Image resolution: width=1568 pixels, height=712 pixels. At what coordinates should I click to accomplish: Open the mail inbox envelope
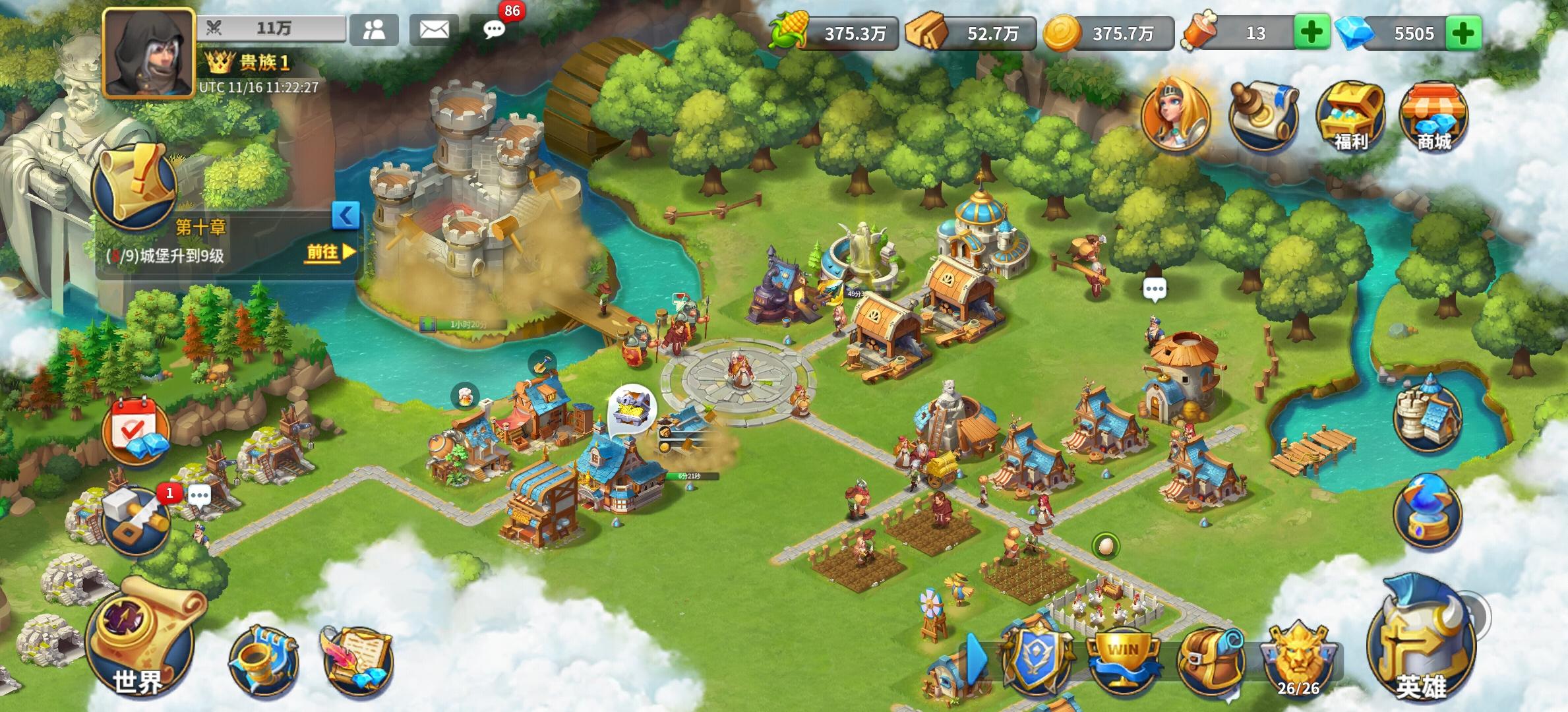(x=433, y=29)
